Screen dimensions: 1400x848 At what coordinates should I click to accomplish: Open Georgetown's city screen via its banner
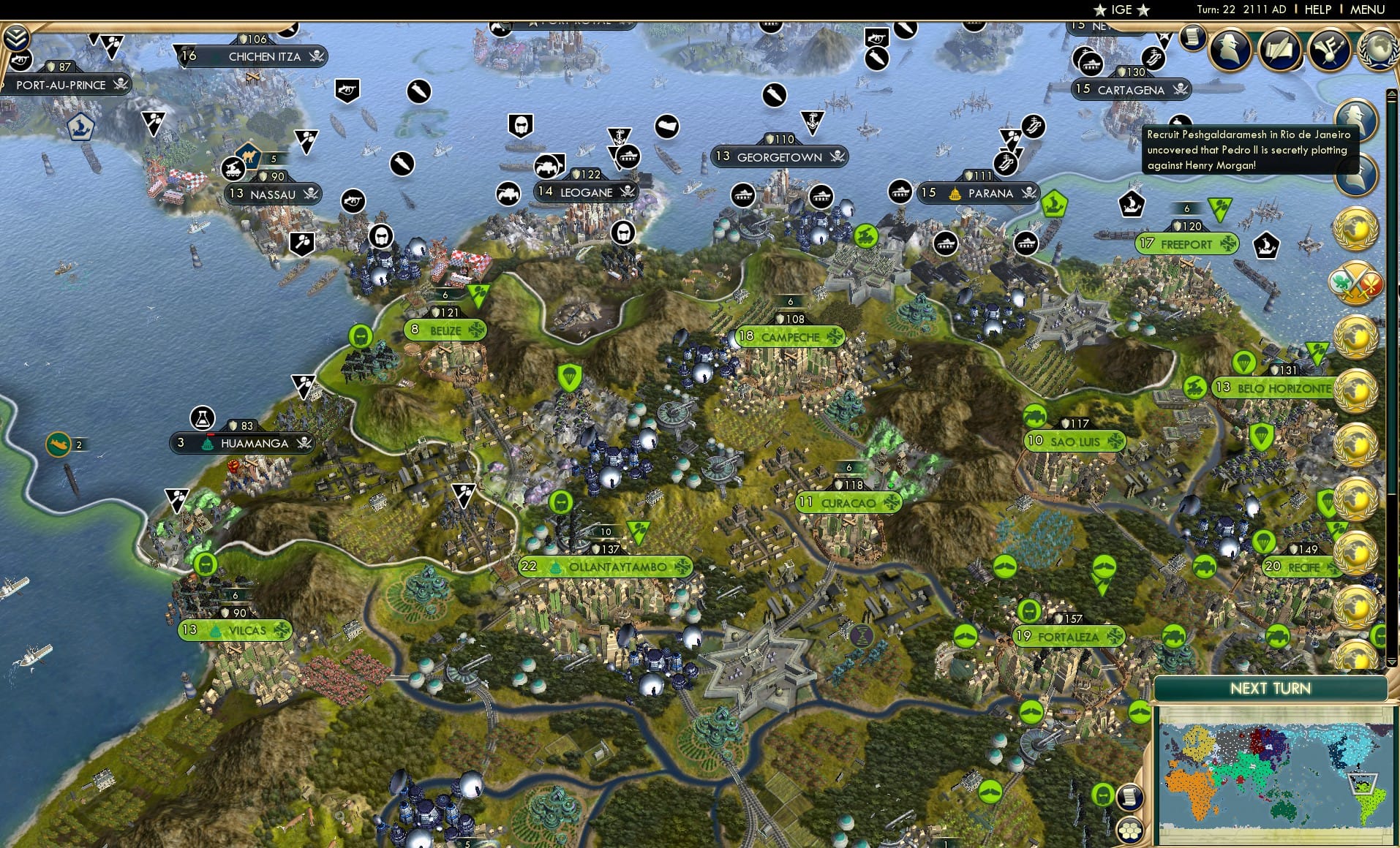tap(778, 156)
